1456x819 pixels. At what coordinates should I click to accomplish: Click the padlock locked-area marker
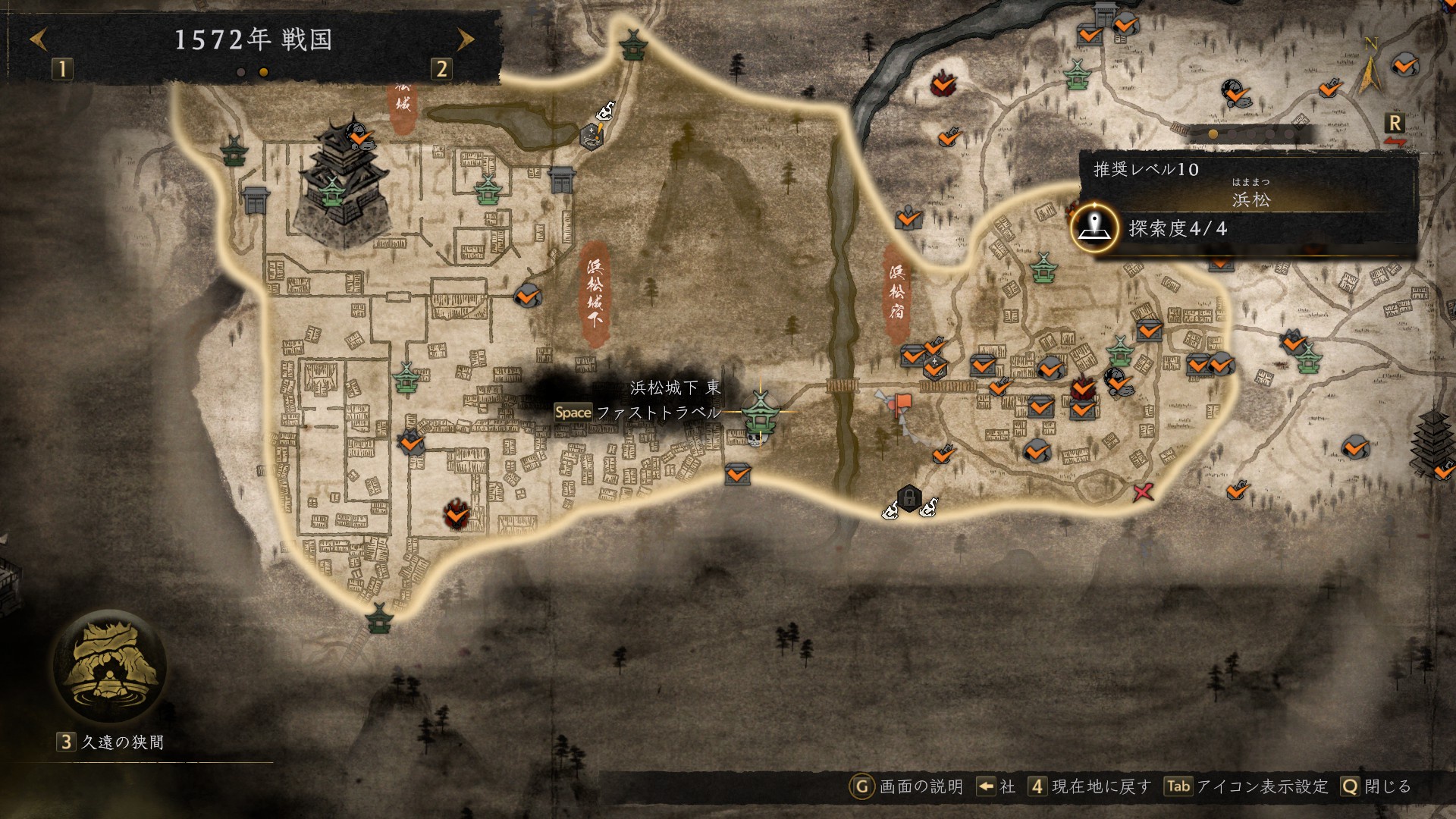(908, 498)
